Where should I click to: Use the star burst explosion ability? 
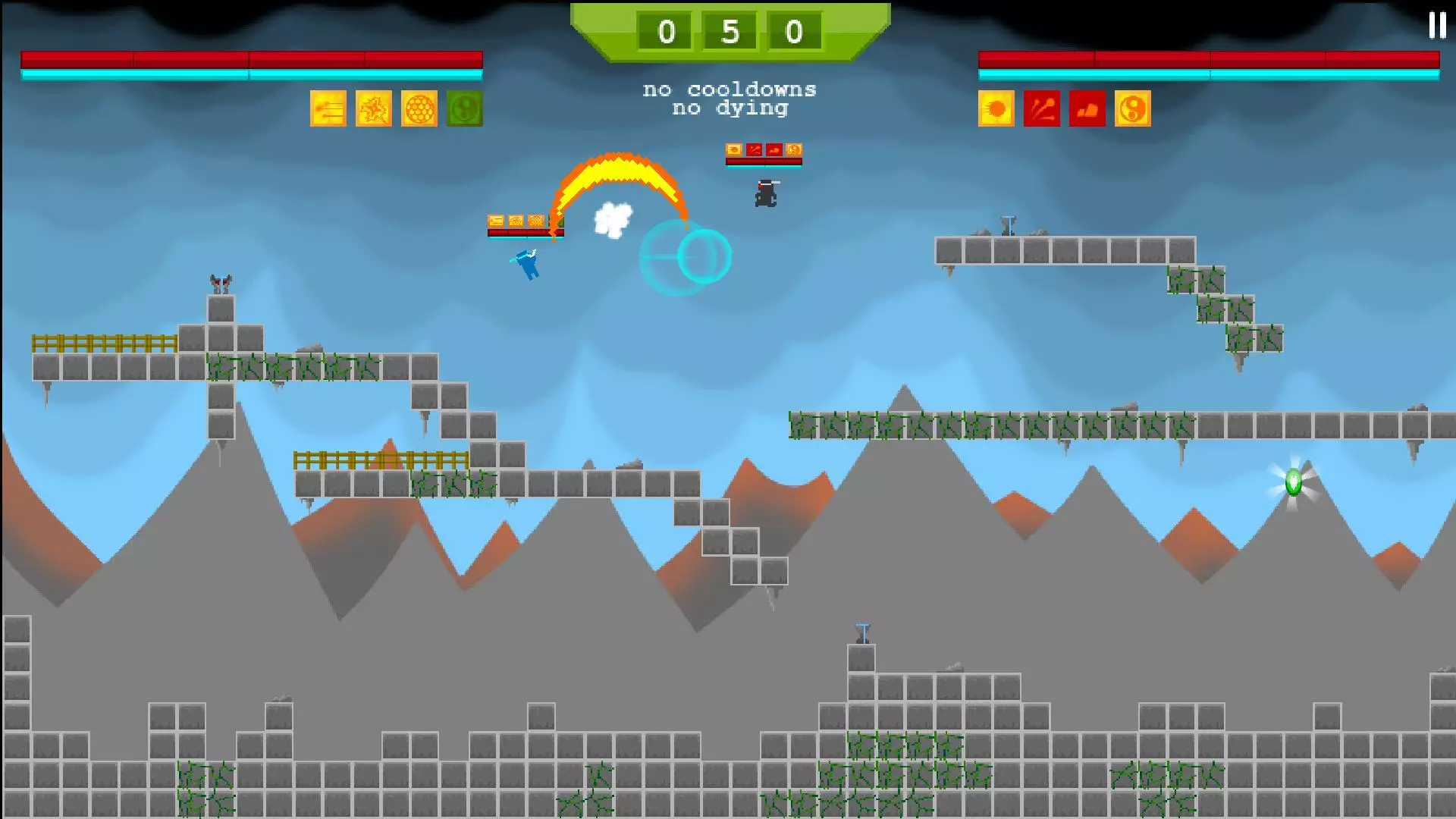[x=374, y=109]
